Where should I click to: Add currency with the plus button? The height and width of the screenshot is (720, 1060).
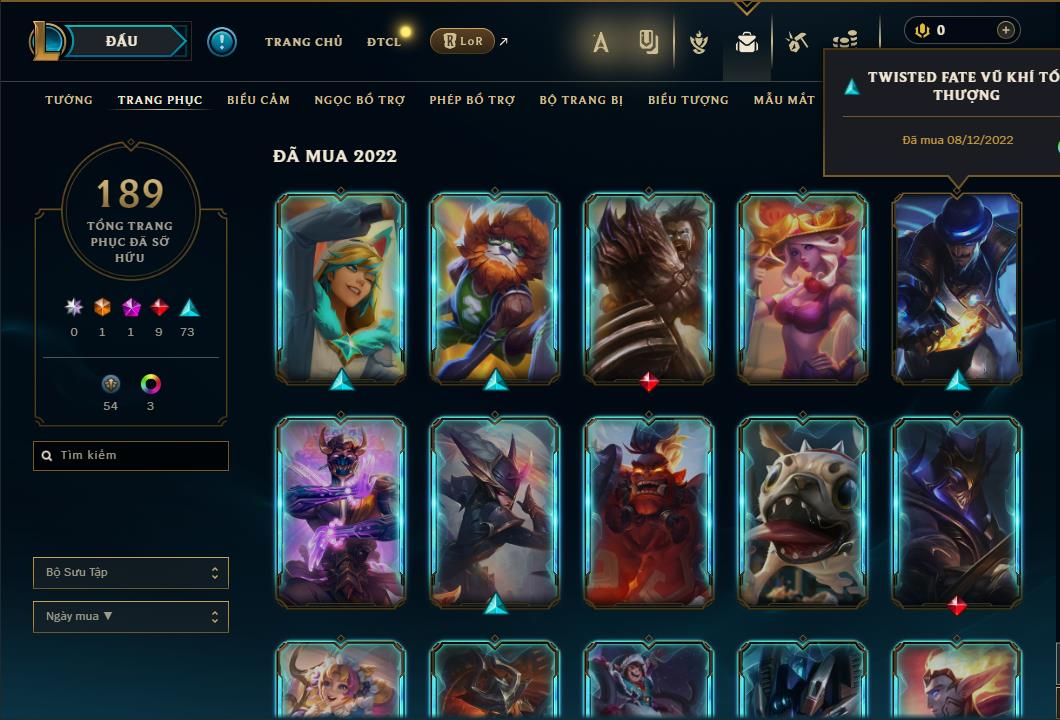click(1005, 30)
